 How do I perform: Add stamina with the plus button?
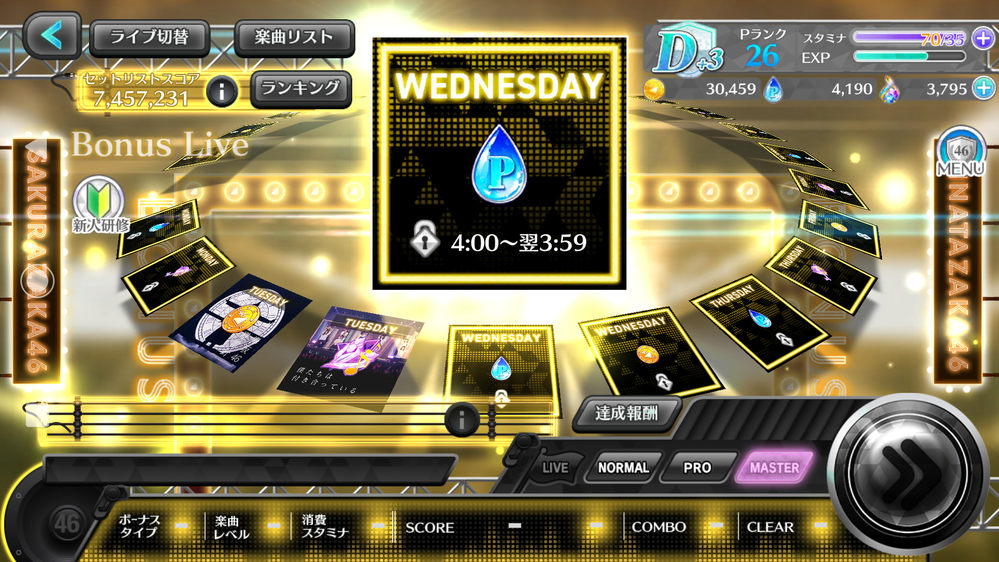coord(982,39)
